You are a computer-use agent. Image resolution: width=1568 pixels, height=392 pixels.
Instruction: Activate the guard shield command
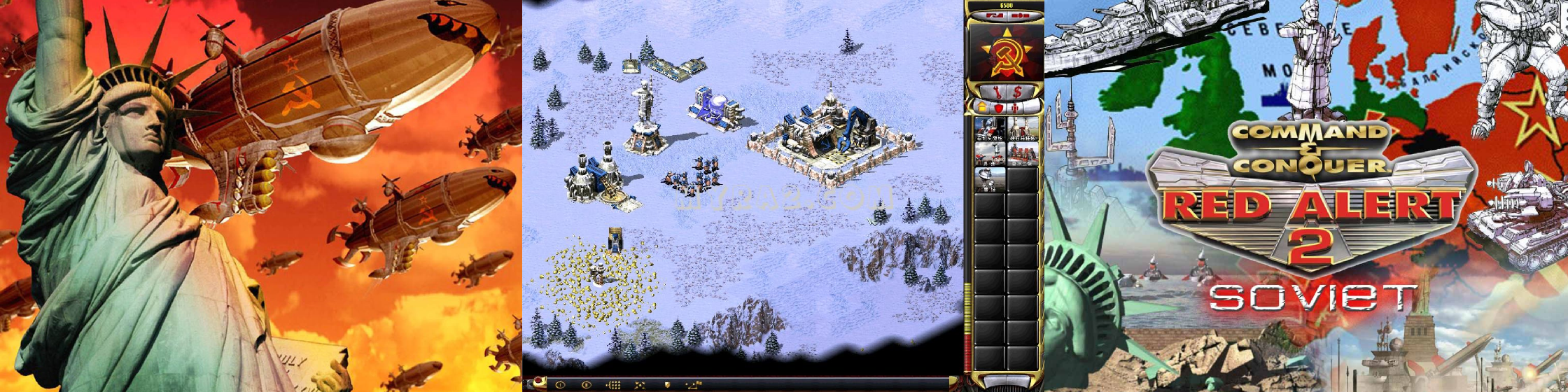pyautogui.click(x=666, y=384)
